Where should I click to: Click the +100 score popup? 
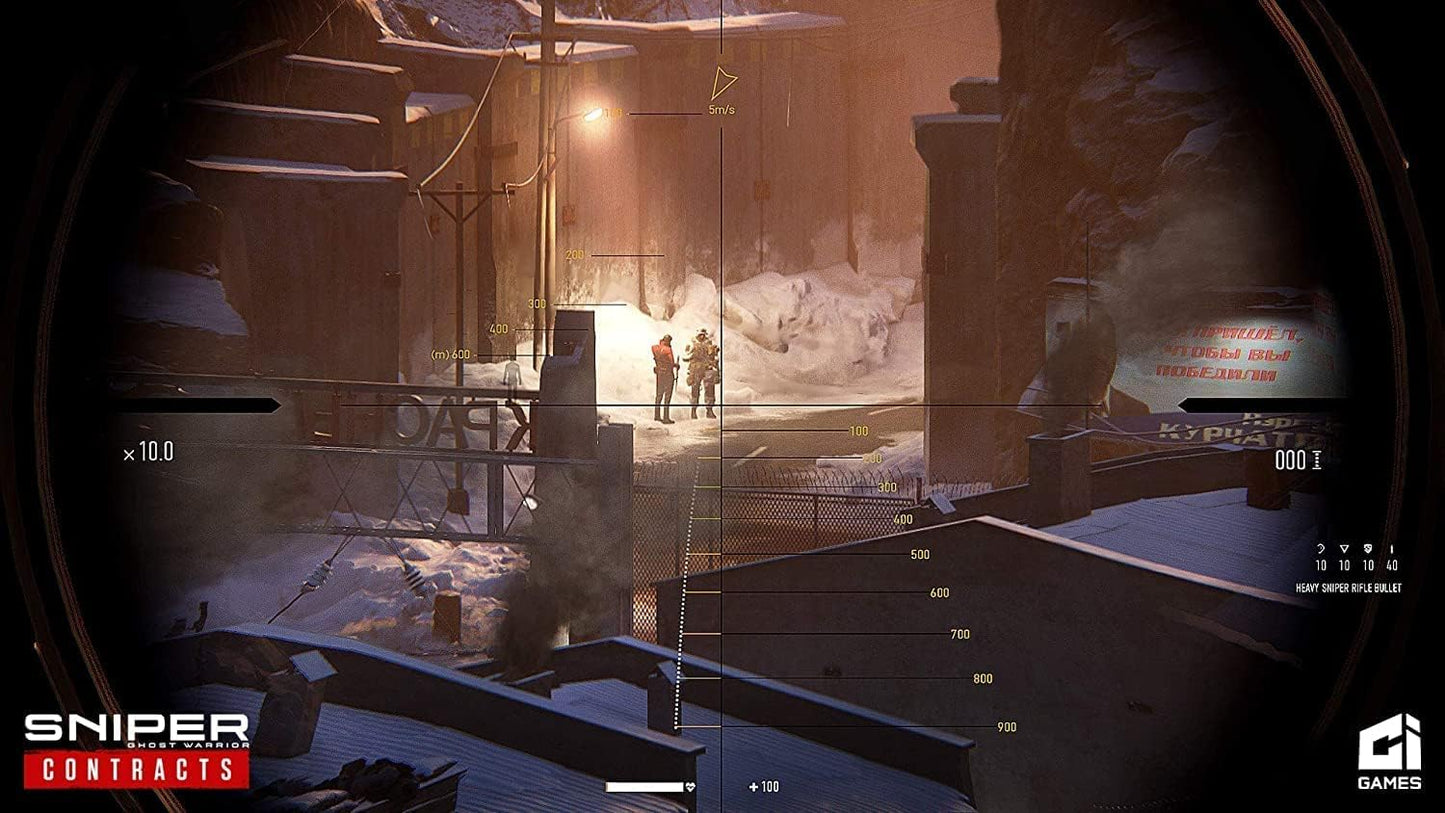762,787
